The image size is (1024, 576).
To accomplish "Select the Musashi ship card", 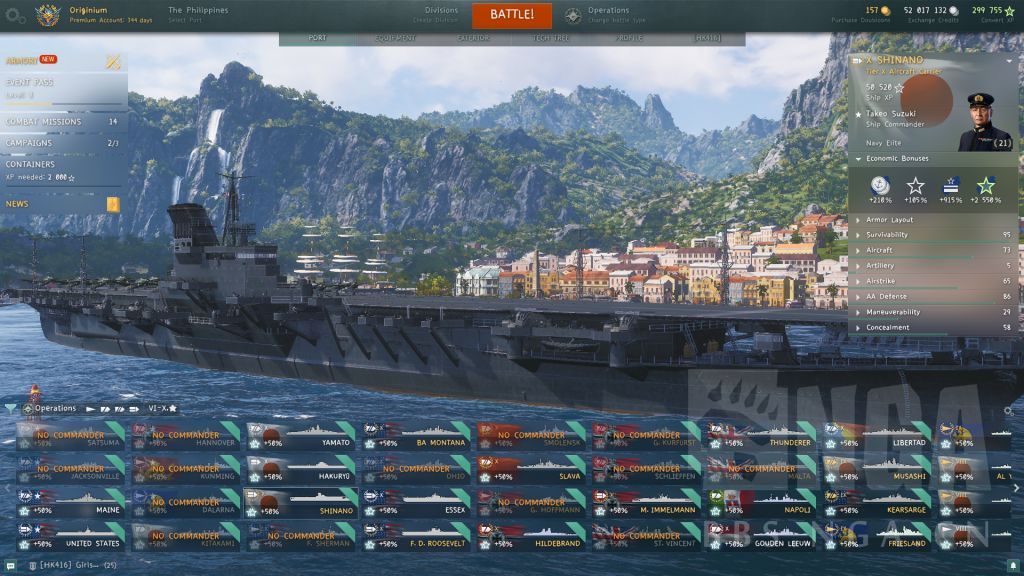I will click(879, 471).
